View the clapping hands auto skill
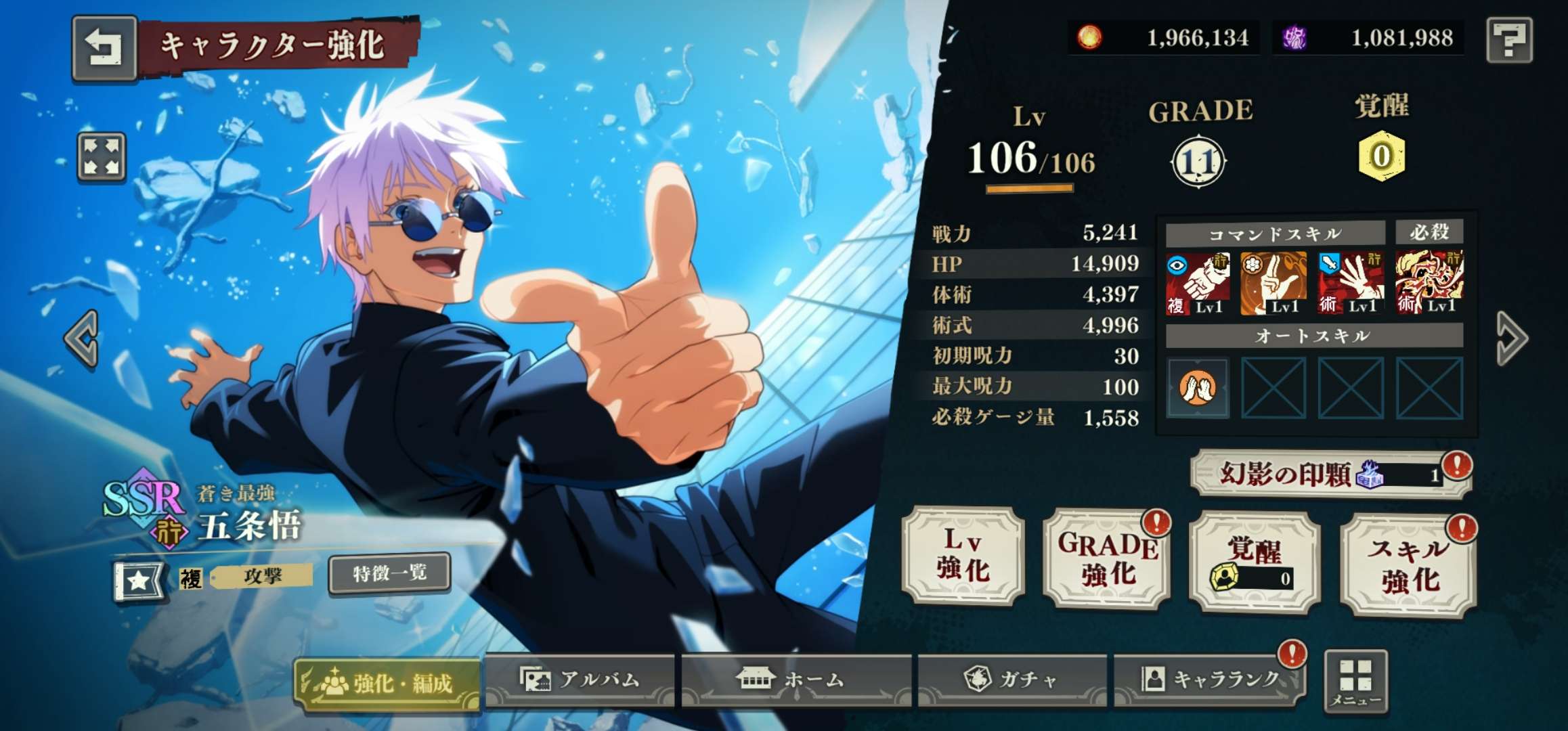Screen dimensions: 1568x731 pyautogui.click(x=1197, y=388)
